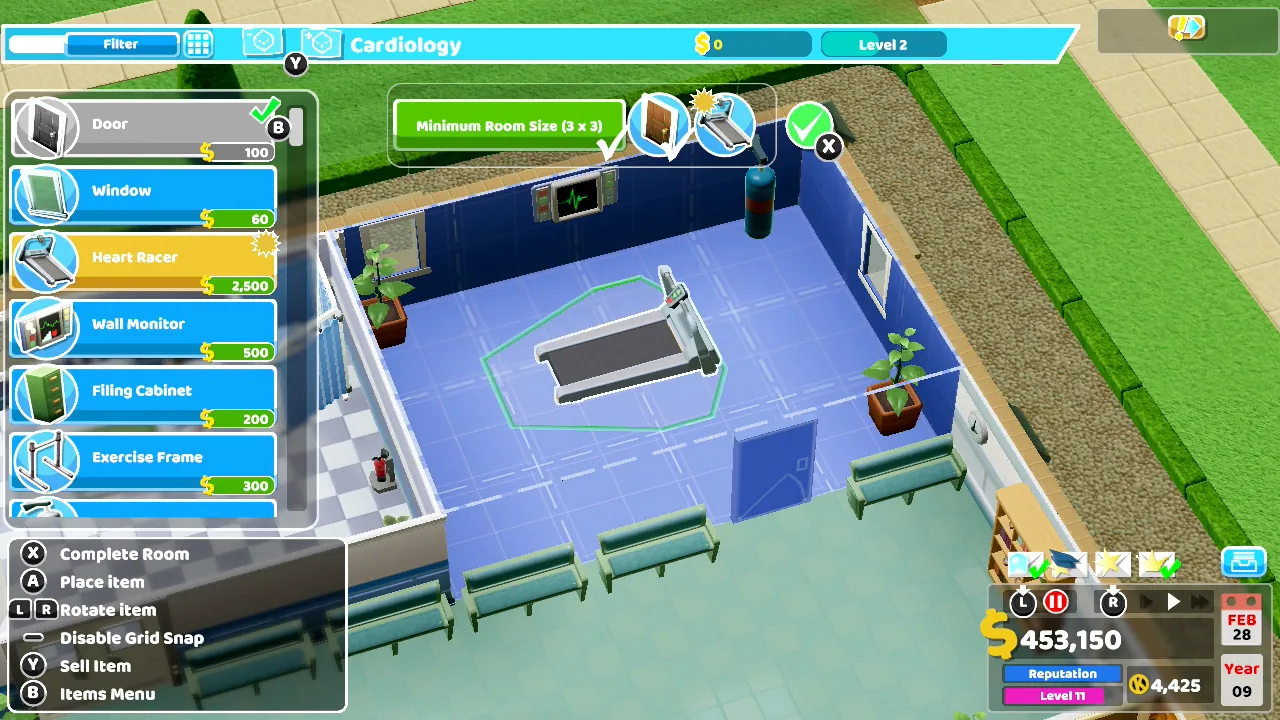Select Complete Room option
The width and height of the screenshot is (1280, 720).
124,553
